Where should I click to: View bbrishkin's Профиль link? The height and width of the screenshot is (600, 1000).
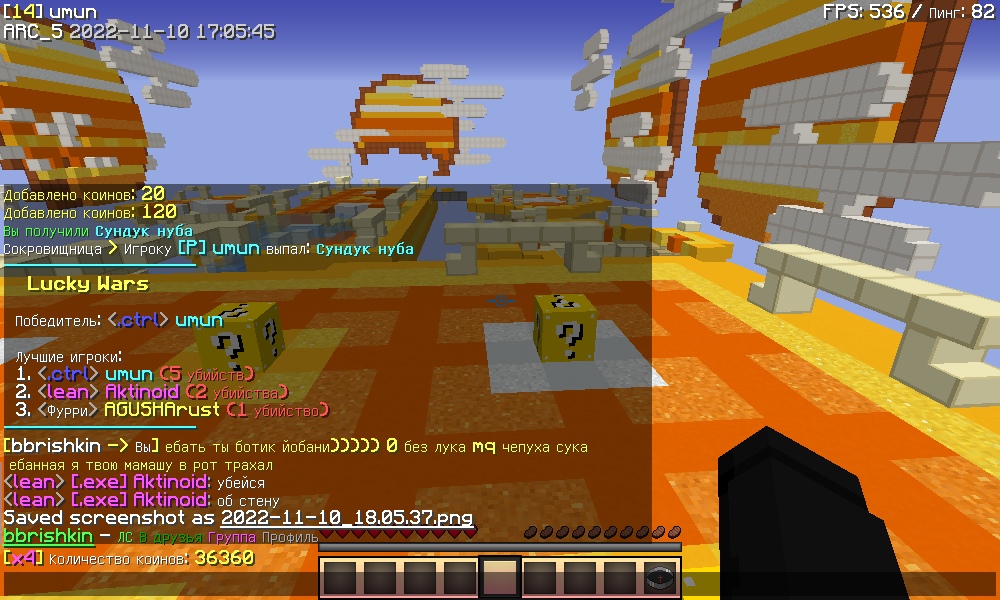tap(291, 538)
